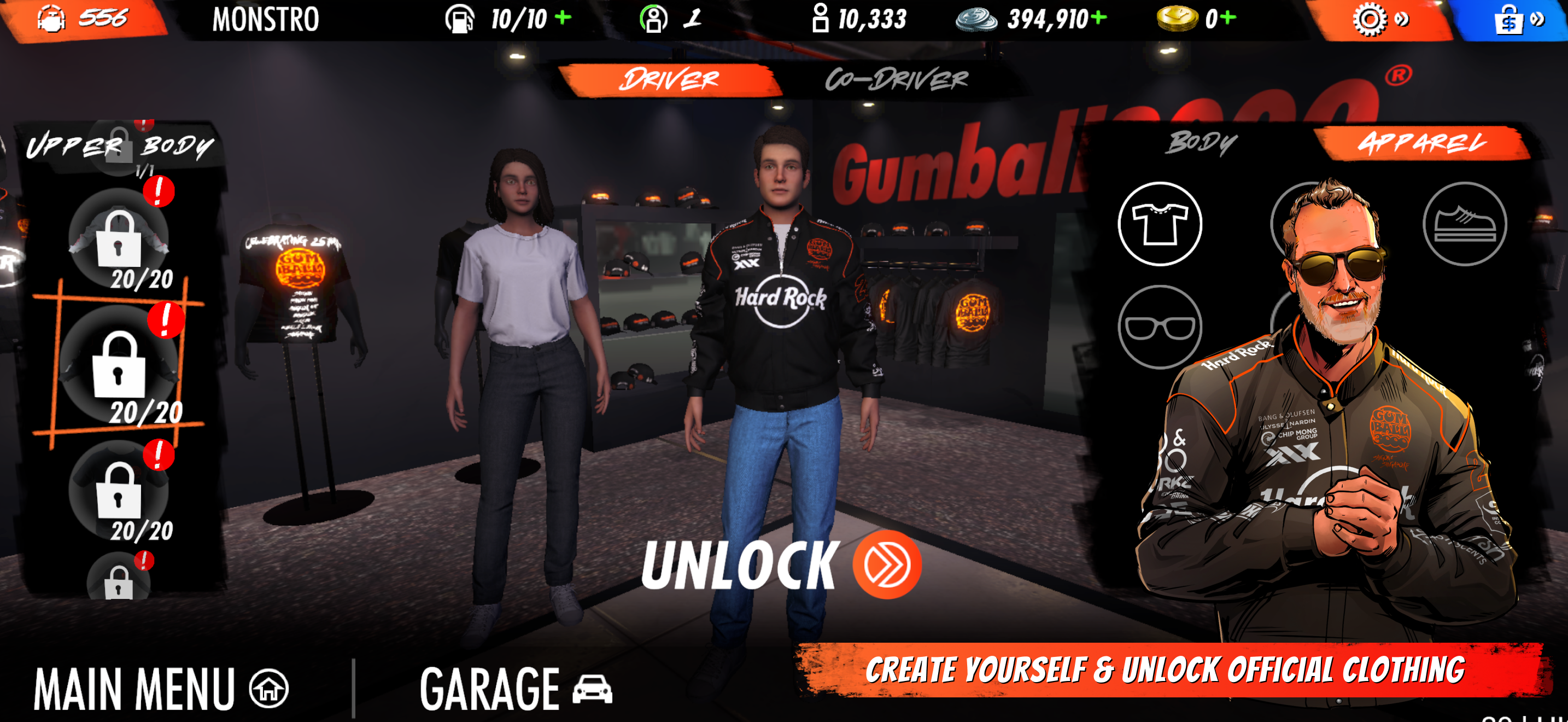Click the driver profile icon next to level 1
This screenshot has height=722, width=1568.
654,20
